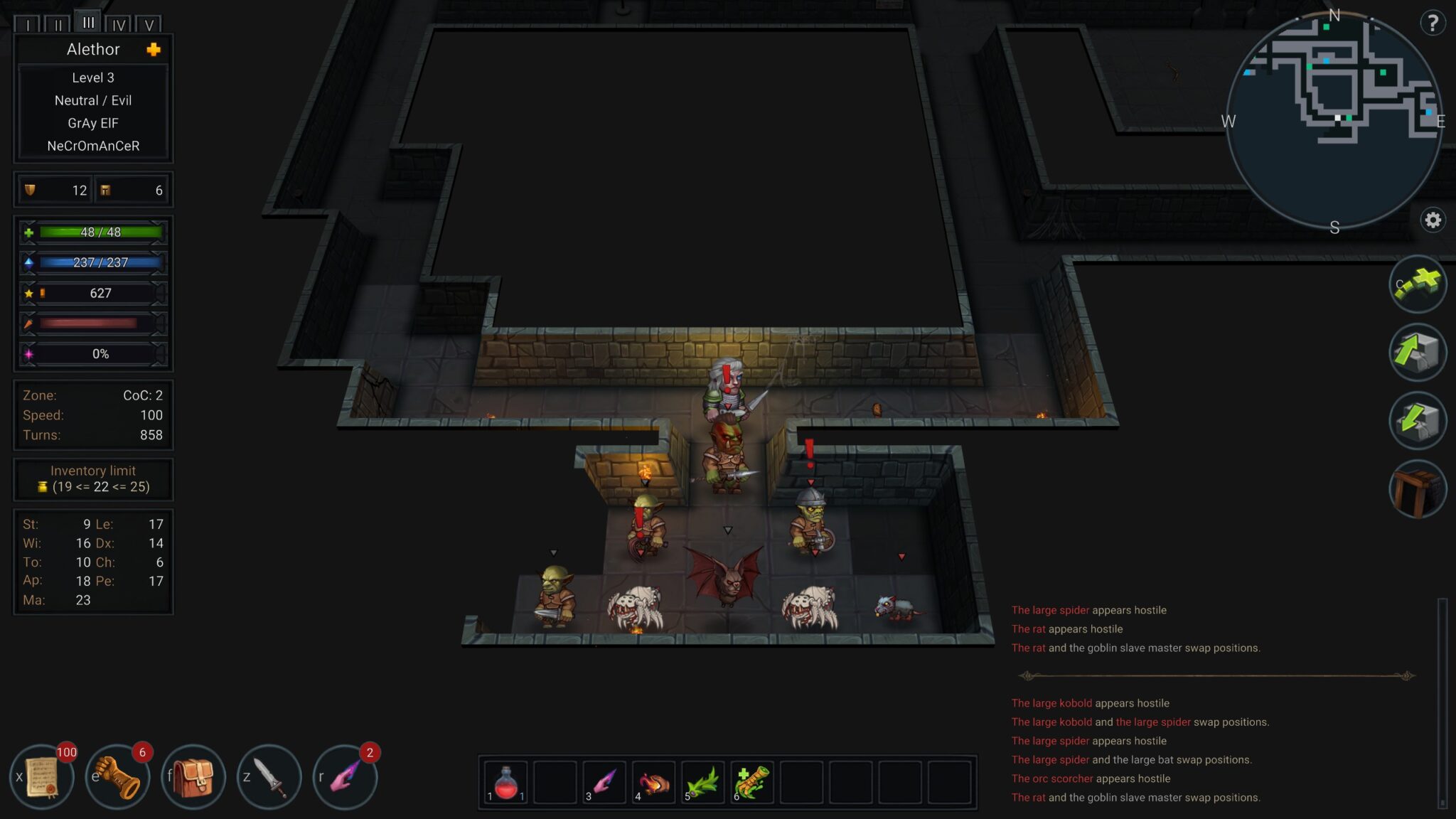This screenshot has height=819, width=1456.
Task: Cast the flaming hand spell in slot 4
Action: point(653,783)
